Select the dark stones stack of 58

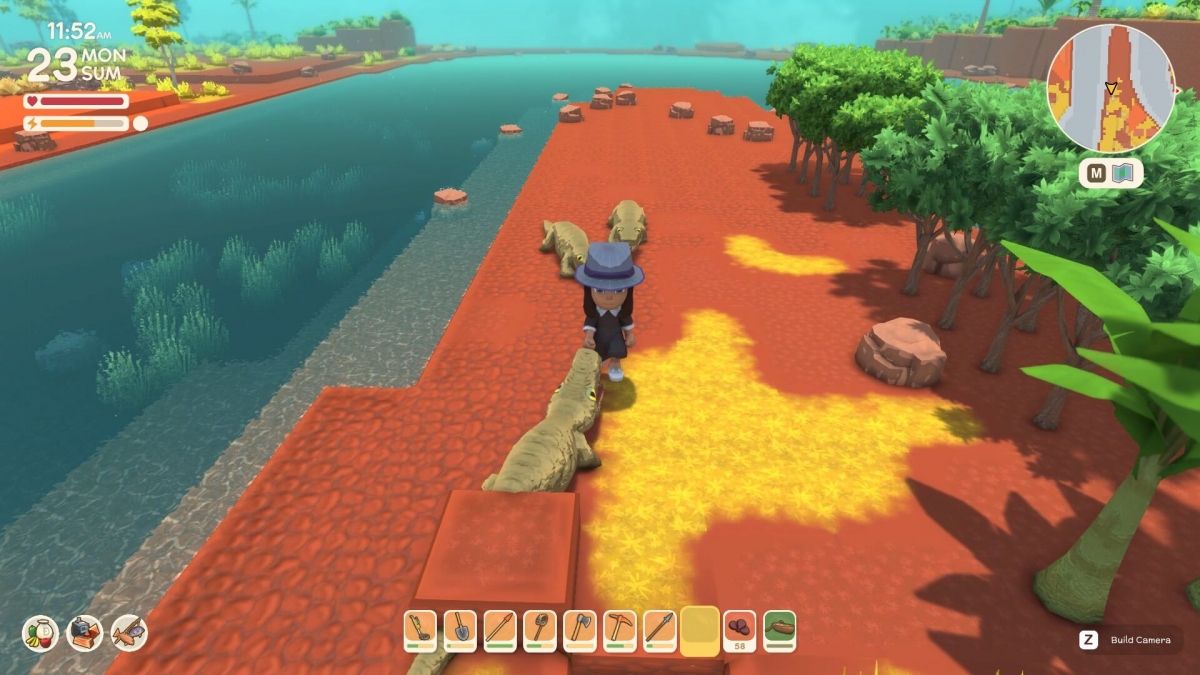point(740,630)
